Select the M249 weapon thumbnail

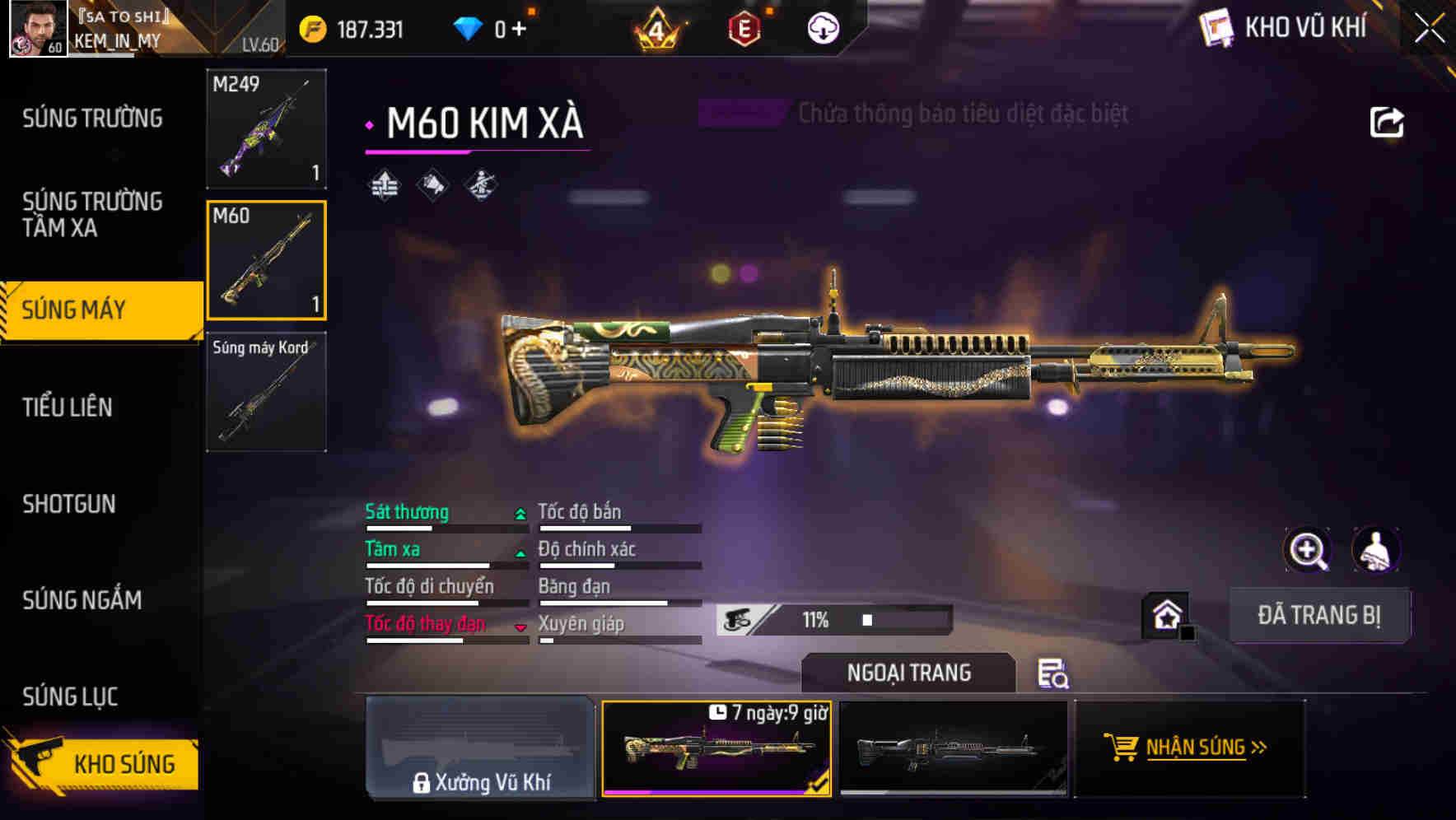coord(265,129)
